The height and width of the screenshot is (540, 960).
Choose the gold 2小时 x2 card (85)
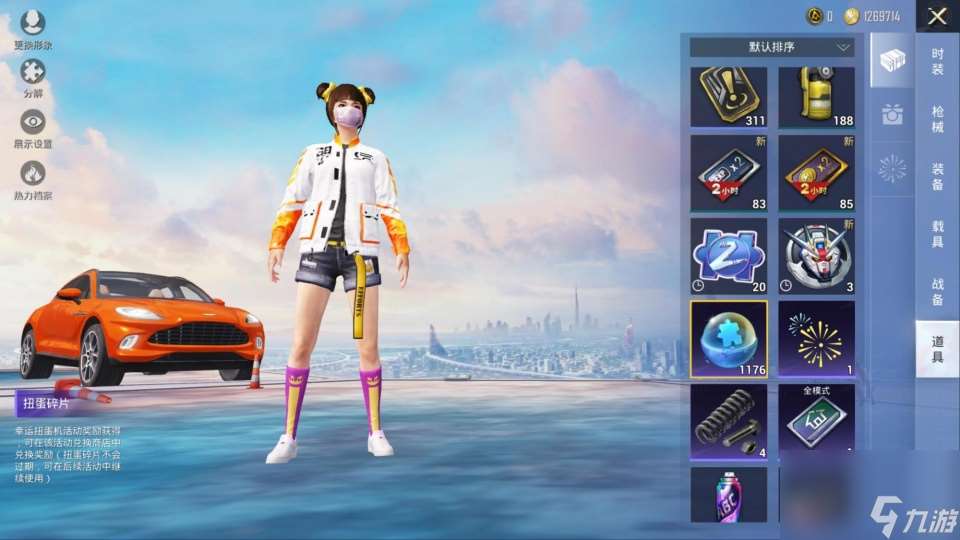tap(817, 173)
